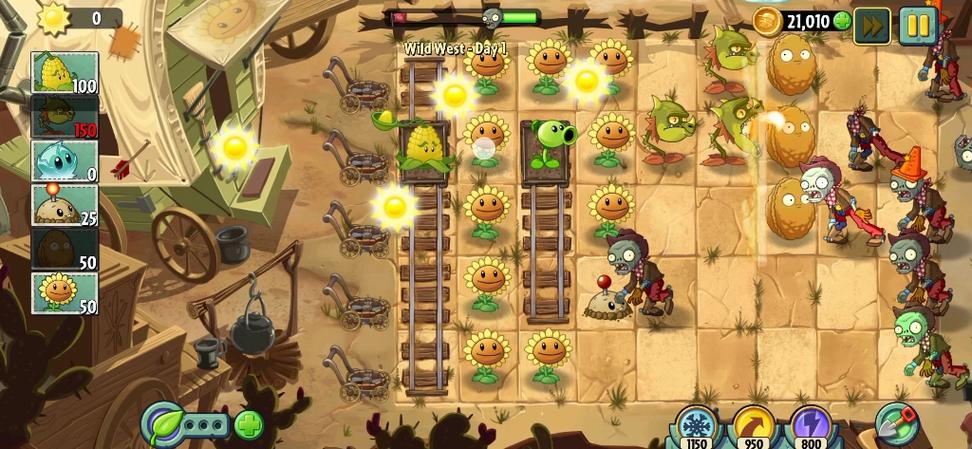Tap the green plus to buy coins
Image resolution: width=972 pixels, height=449 pixels.
tap(842, 21)
